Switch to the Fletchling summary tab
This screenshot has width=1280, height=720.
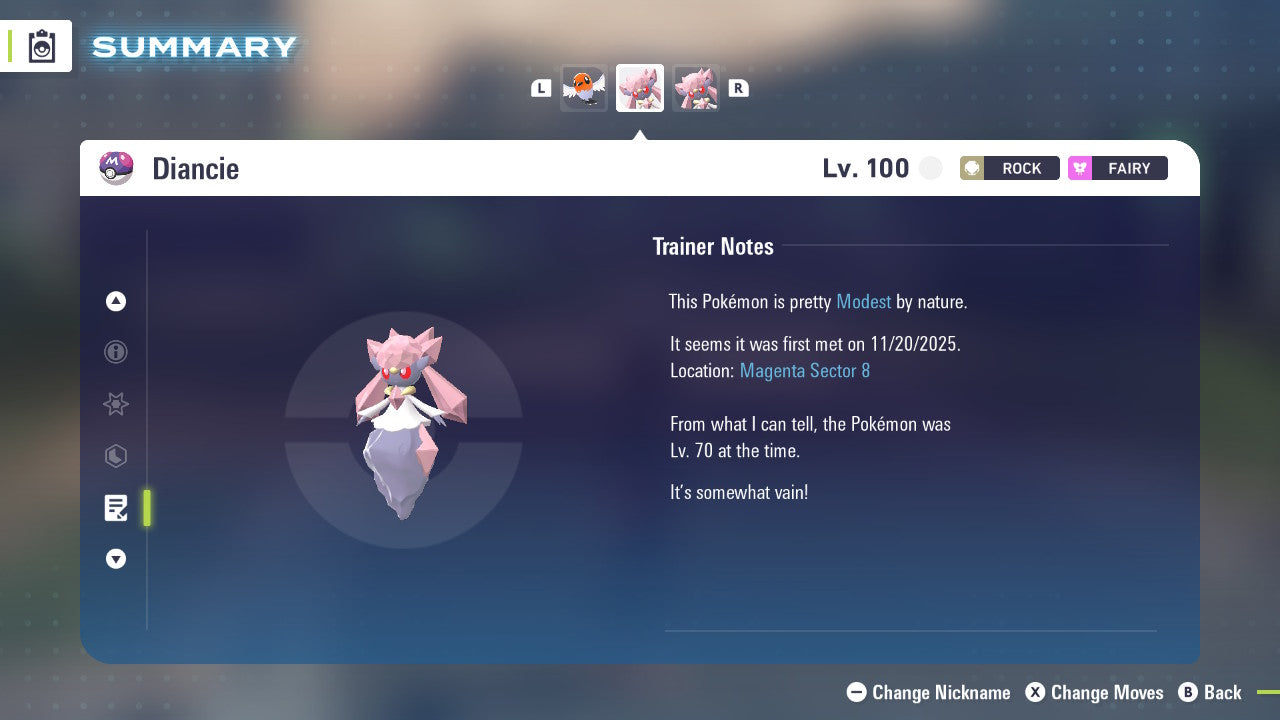click(584, 88)
